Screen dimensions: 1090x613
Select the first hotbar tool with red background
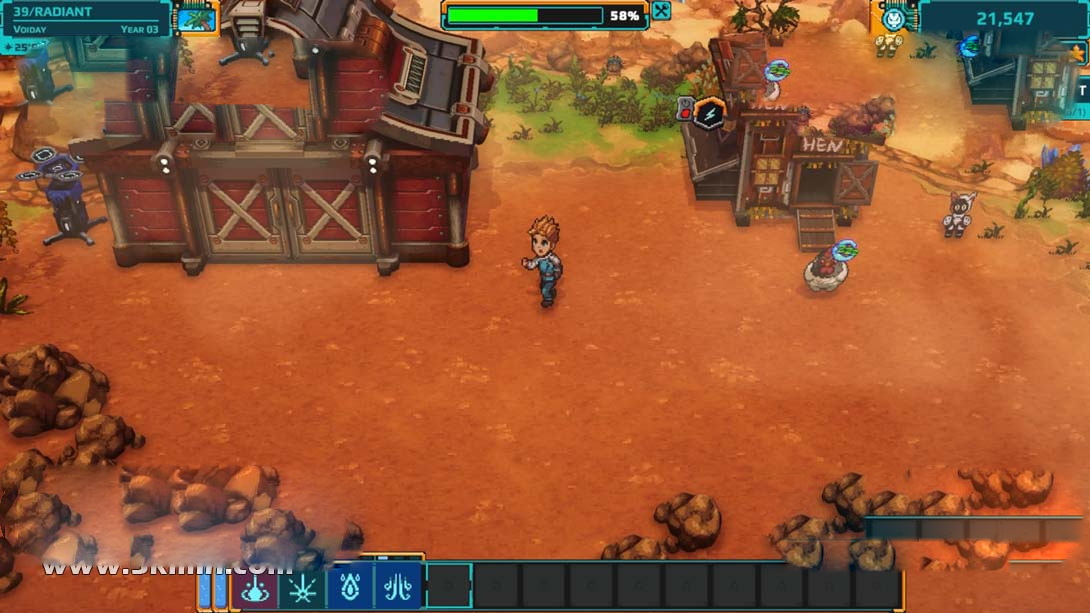click(254, 587)
